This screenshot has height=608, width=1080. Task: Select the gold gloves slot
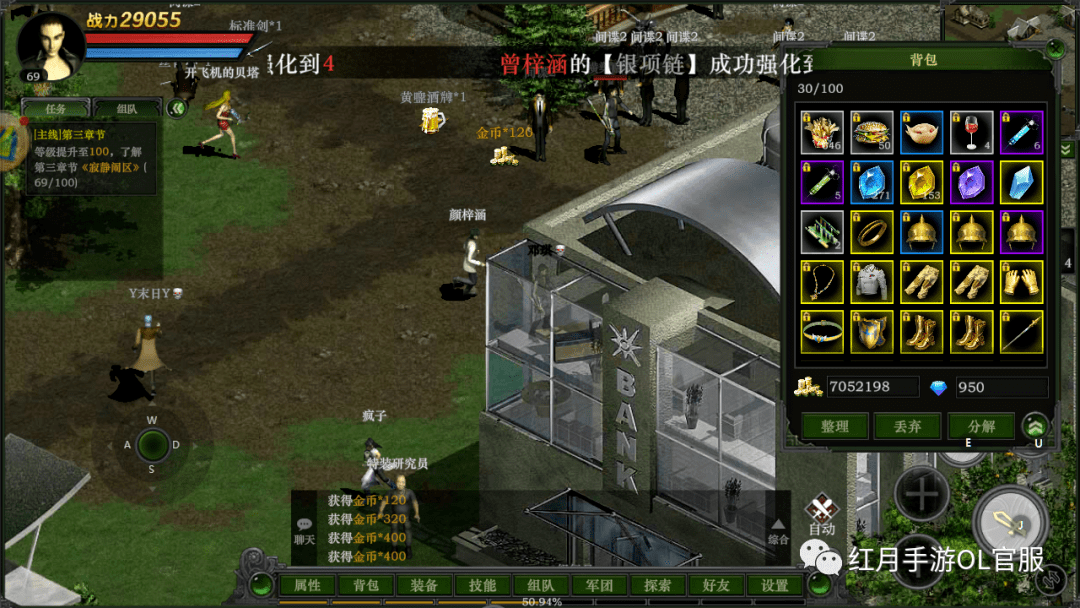pos(1021,282)
